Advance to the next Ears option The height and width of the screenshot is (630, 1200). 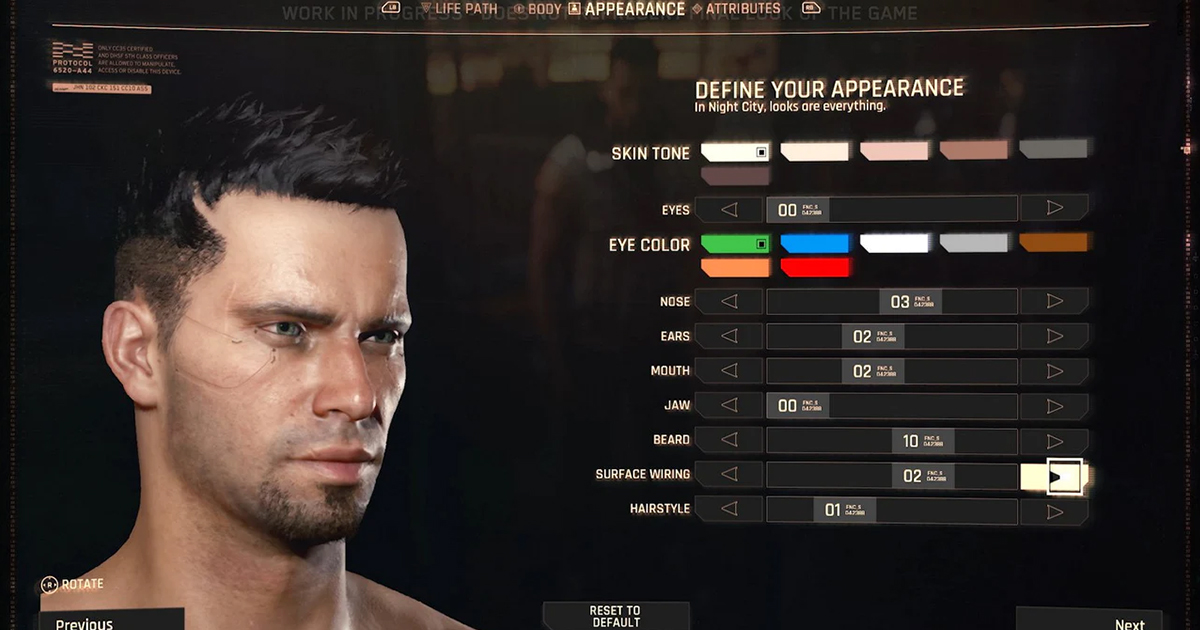click(1054, 336)
